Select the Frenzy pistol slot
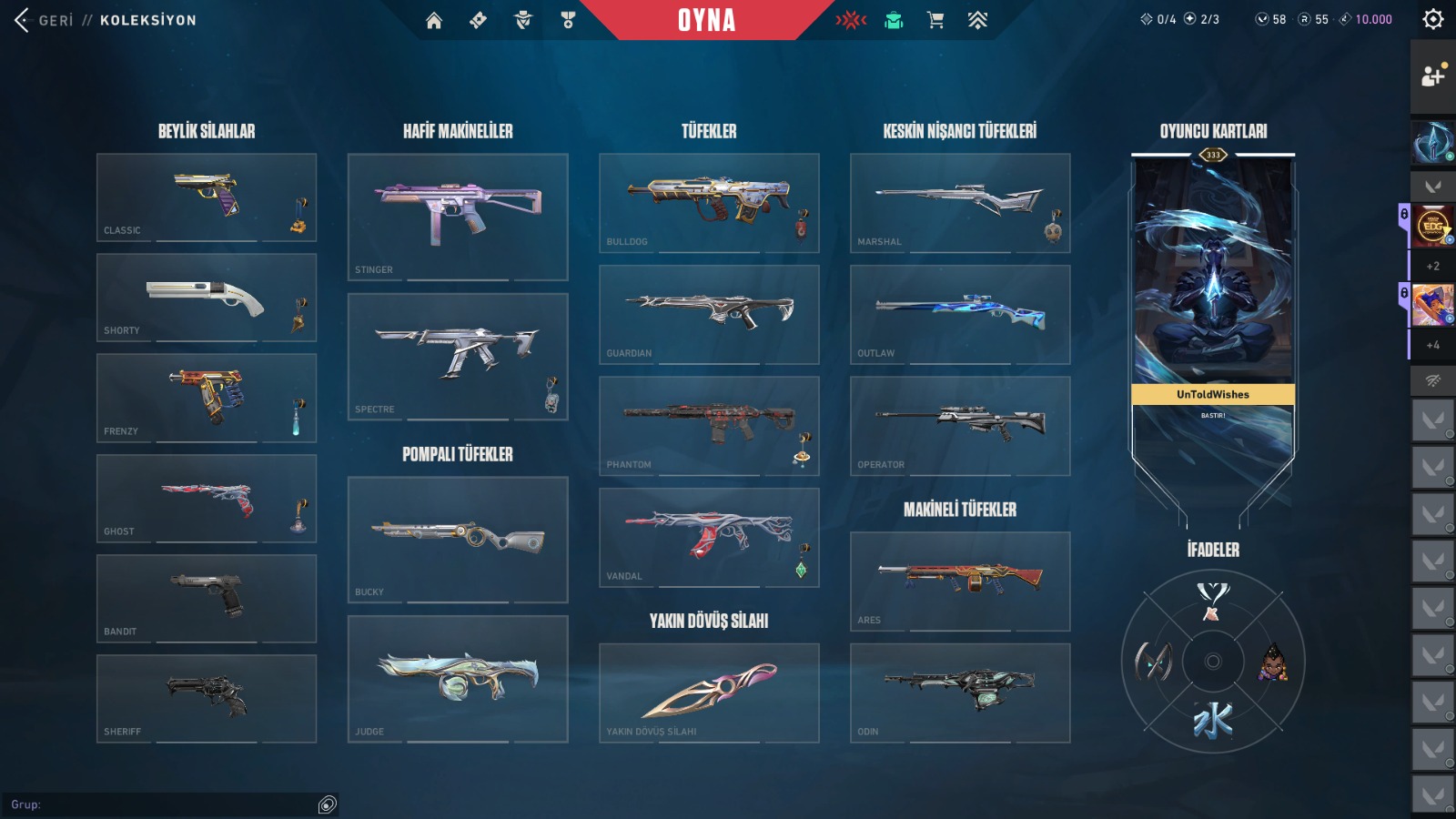Viewport: 1456px width, 819px height. [207, 398]
